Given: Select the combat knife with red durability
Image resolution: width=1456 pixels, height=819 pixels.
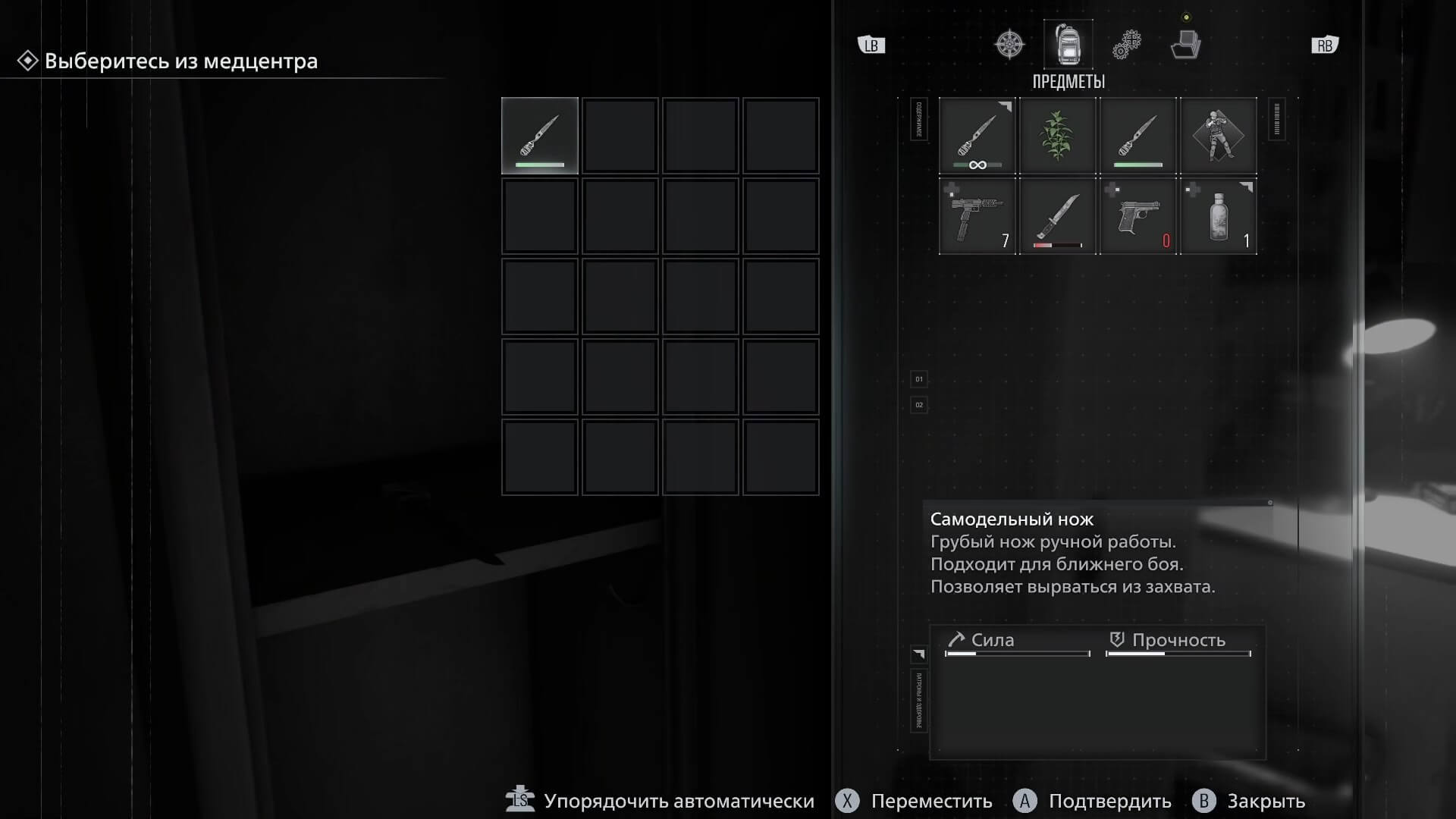Looking at the screenshot, I should click(1058, 216).
